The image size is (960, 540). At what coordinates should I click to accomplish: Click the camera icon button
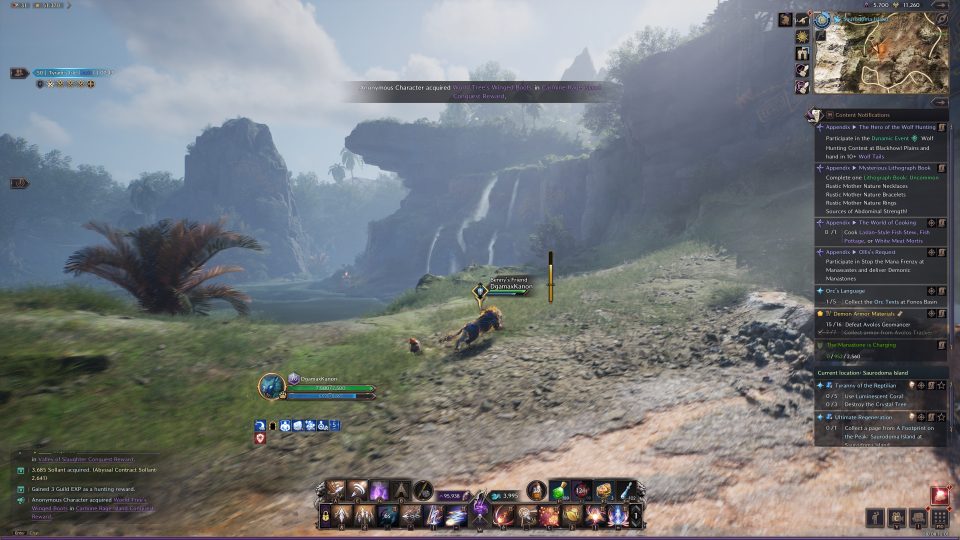pos(896,518)
